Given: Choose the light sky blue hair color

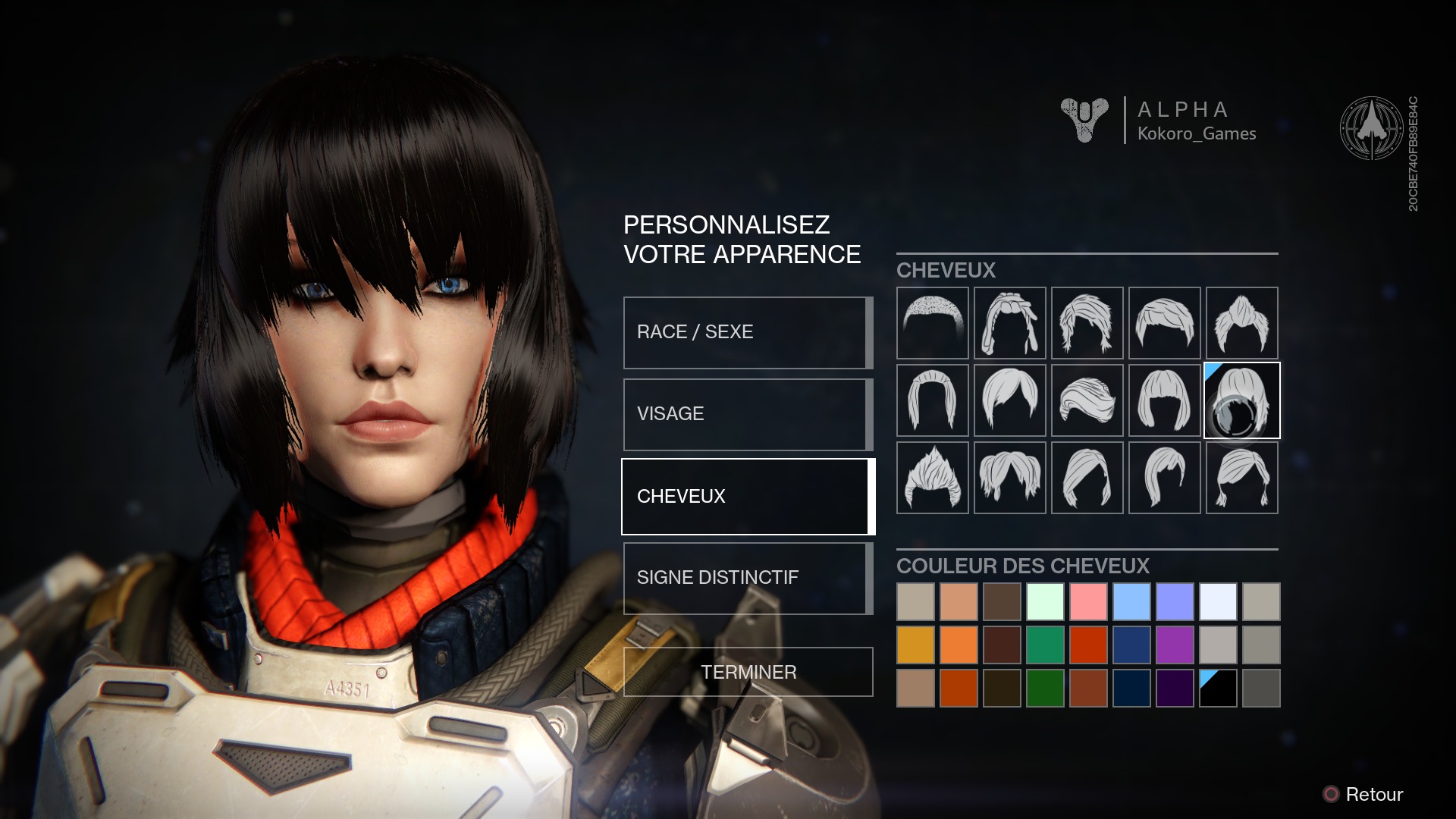Looking at the screenshot, I should [1131, 601].
